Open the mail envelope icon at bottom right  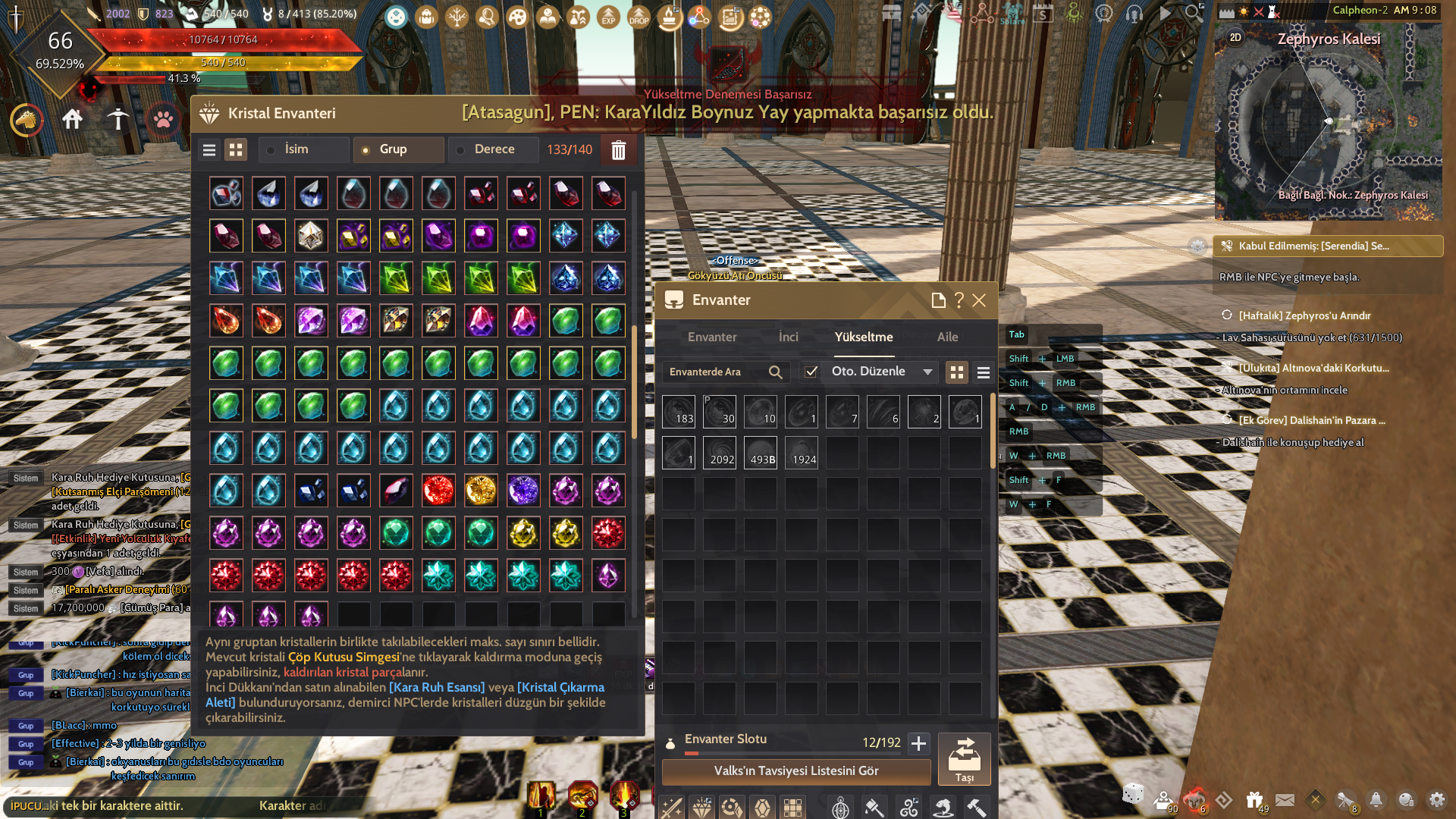1285,800
